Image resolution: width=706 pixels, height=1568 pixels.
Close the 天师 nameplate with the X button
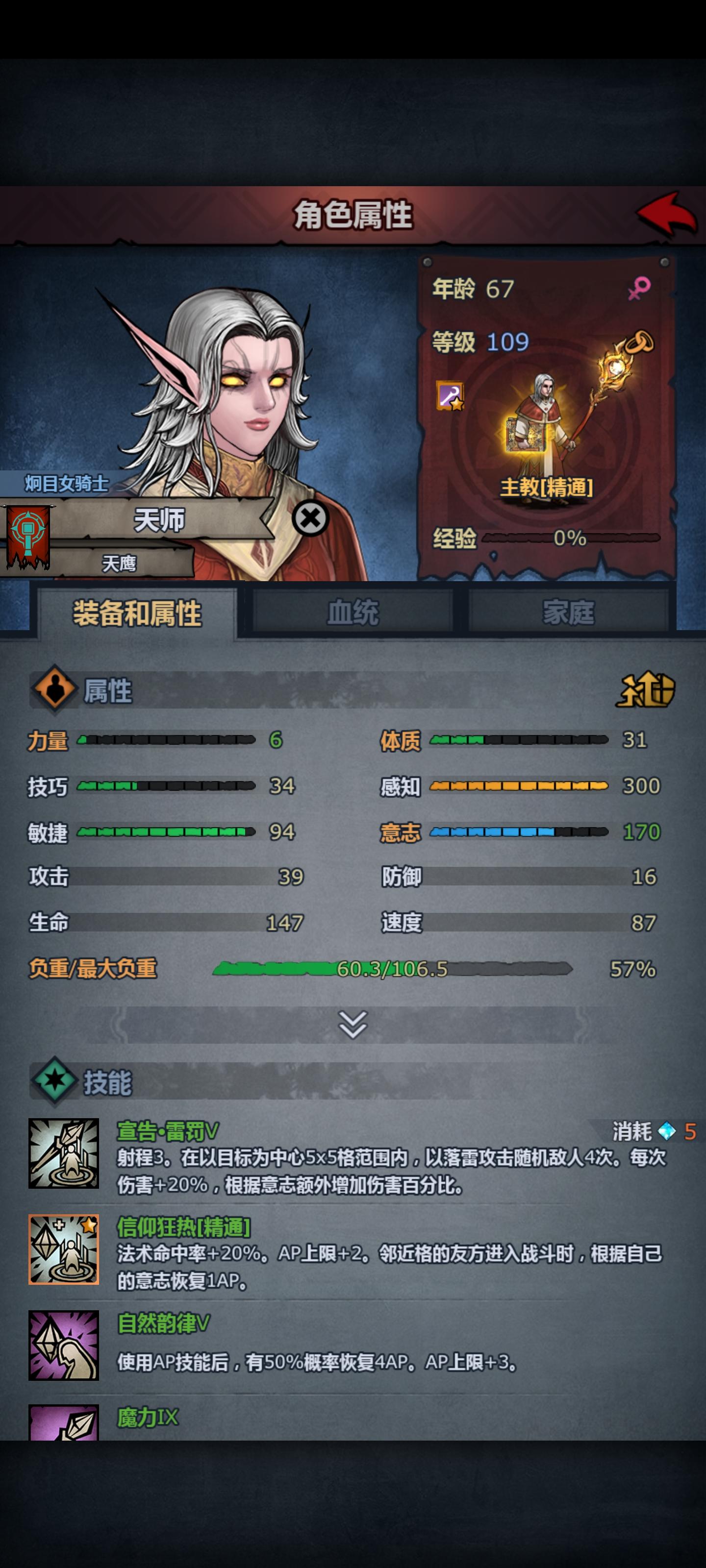[311, 518]
